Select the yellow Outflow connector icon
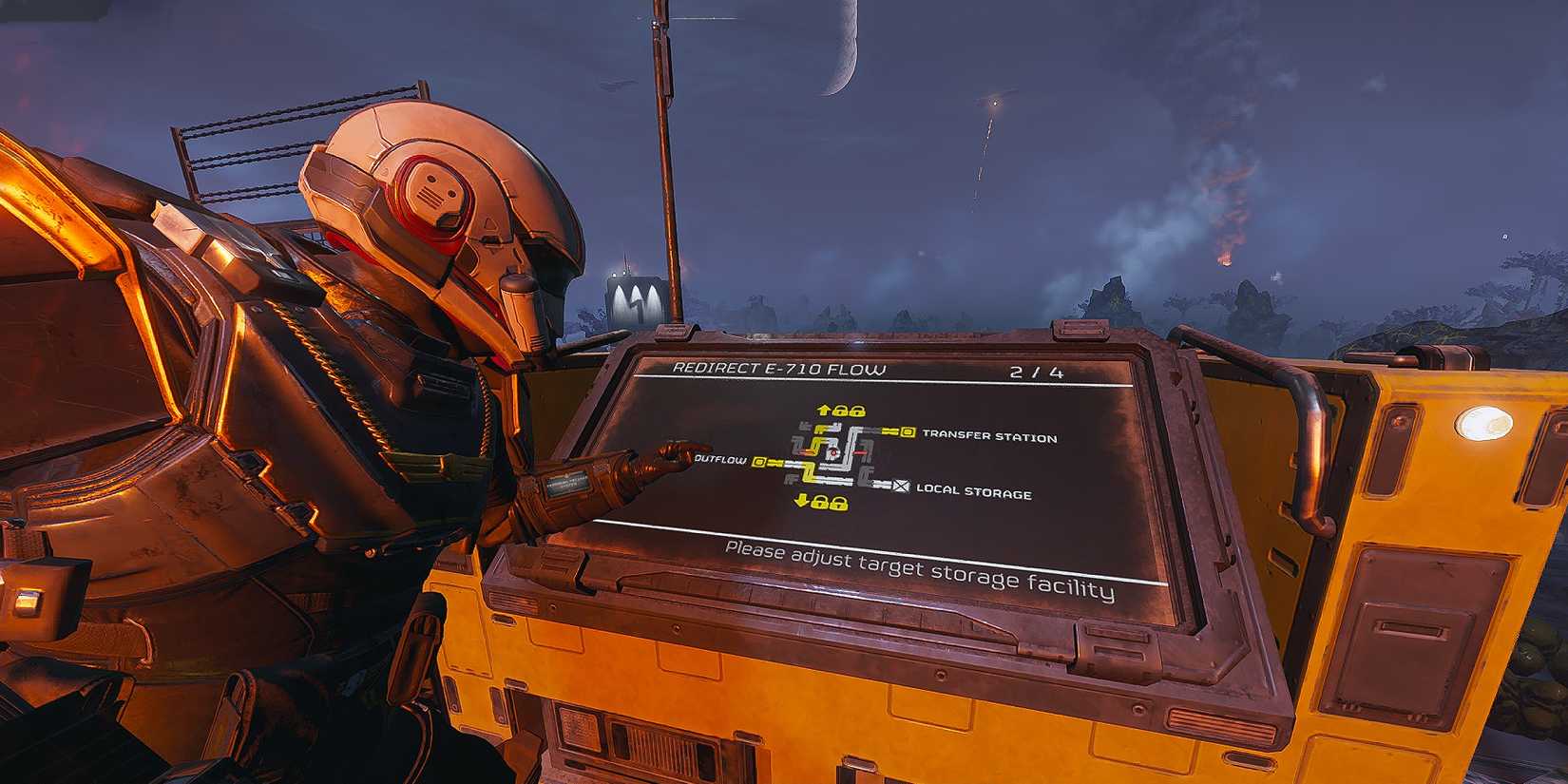Screen dimensions: 1568x784 pyautogui.click(x=758, y=462)
